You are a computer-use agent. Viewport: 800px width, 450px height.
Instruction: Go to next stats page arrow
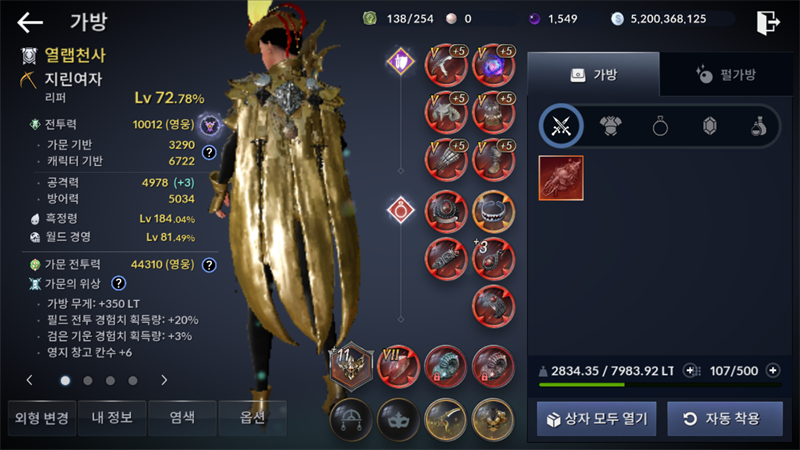click(164, 380)
